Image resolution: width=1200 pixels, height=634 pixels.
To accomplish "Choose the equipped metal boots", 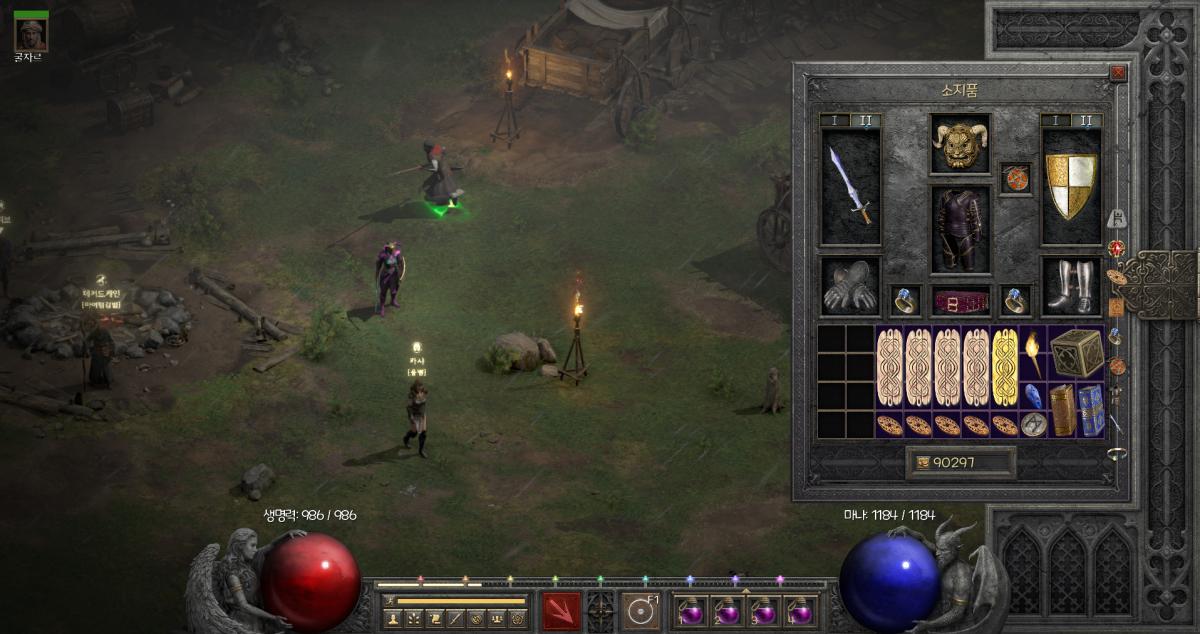I will coord(1070,284).
